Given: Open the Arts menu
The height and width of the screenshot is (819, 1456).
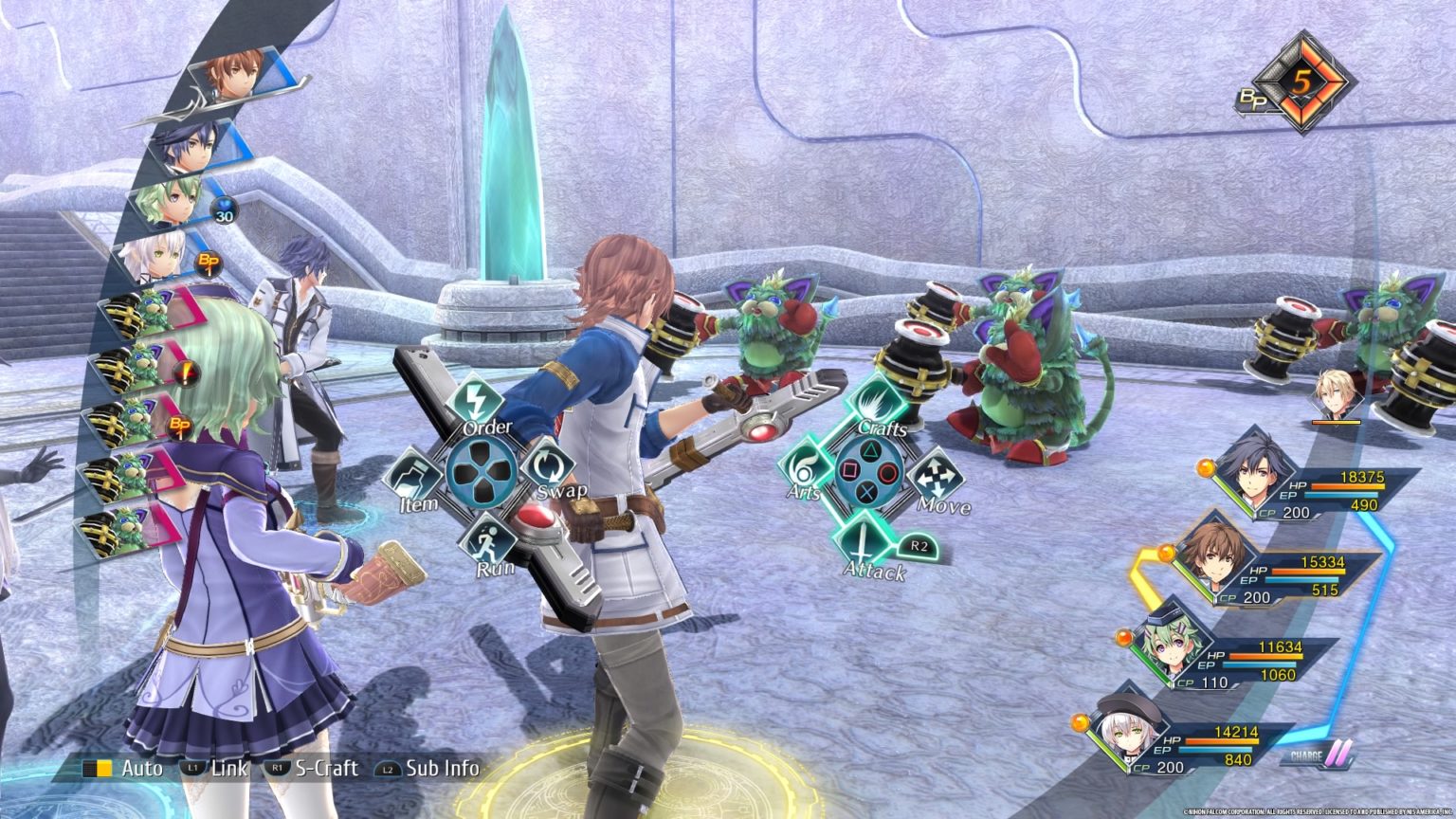Looking at the screenshot, I should point(806,468).
